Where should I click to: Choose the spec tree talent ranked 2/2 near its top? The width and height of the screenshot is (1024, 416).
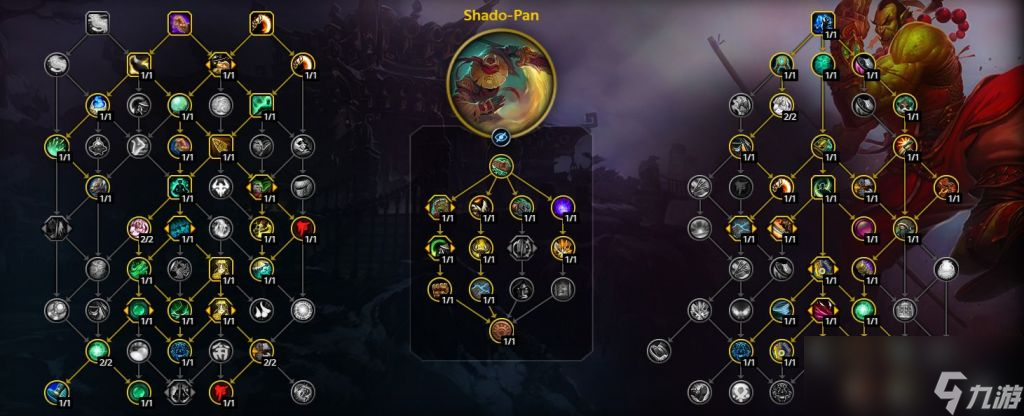pos(781,103)
